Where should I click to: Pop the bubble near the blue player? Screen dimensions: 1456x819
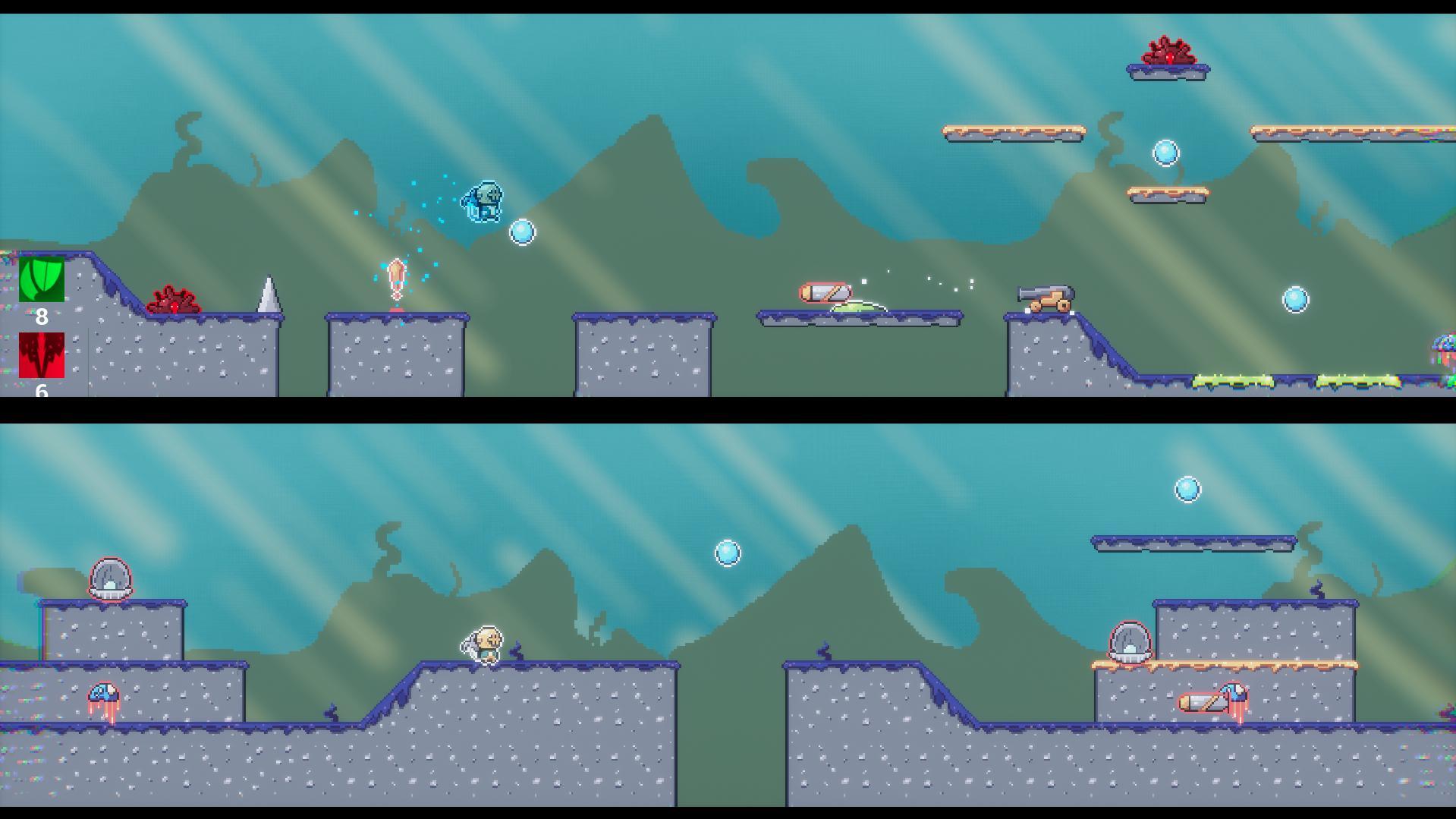click(522, 233)
